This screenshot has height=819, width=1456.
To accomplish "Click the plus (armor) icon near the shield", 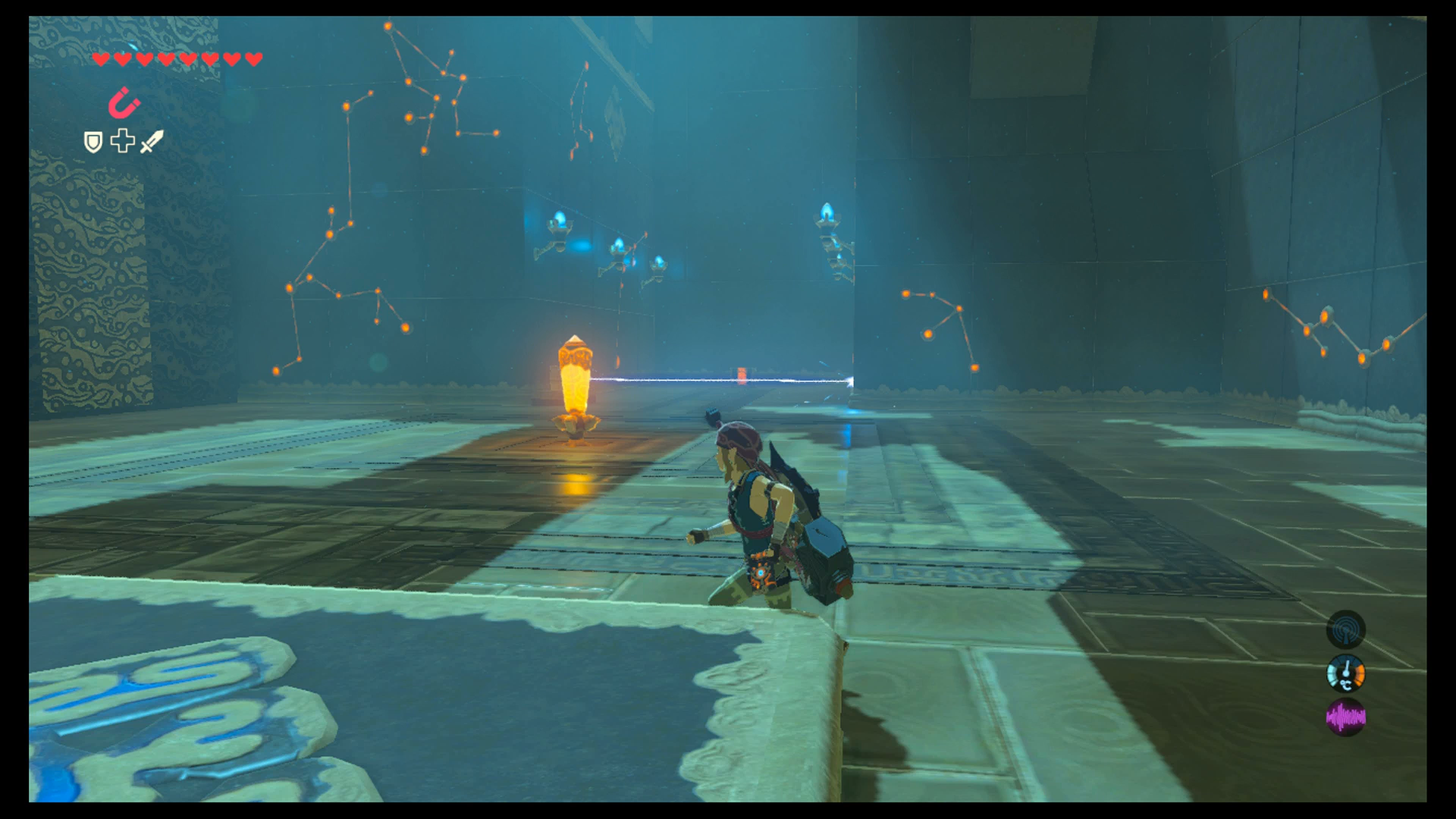I will 122,142.
